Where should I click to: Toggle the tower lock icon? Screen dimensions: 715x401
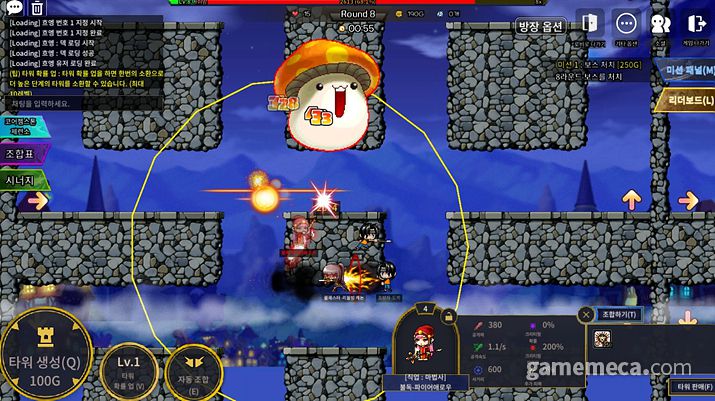coord(448,315)
